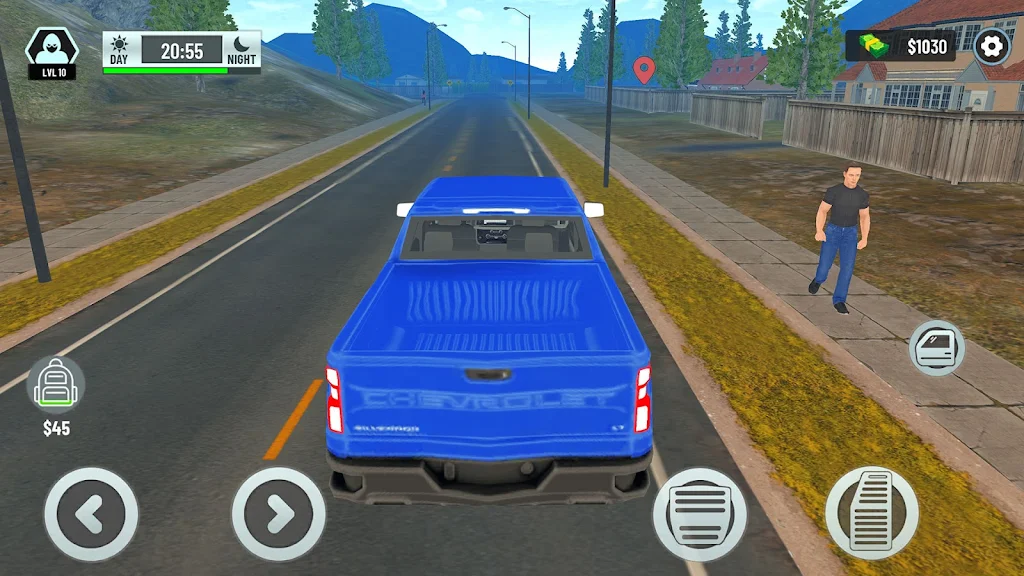The height and width of the screenshot is (576, 1024).
Task: Open the cash balance shop
Action: click(x=901, y=46)
